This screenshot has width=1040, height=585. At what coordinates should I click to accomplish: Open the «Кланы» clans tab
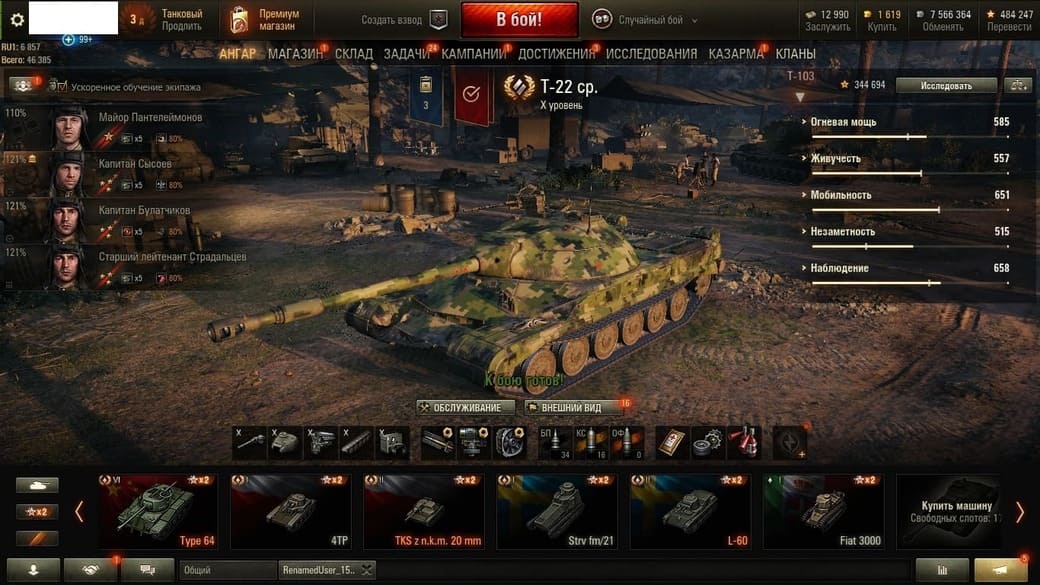tap(795, 54)
